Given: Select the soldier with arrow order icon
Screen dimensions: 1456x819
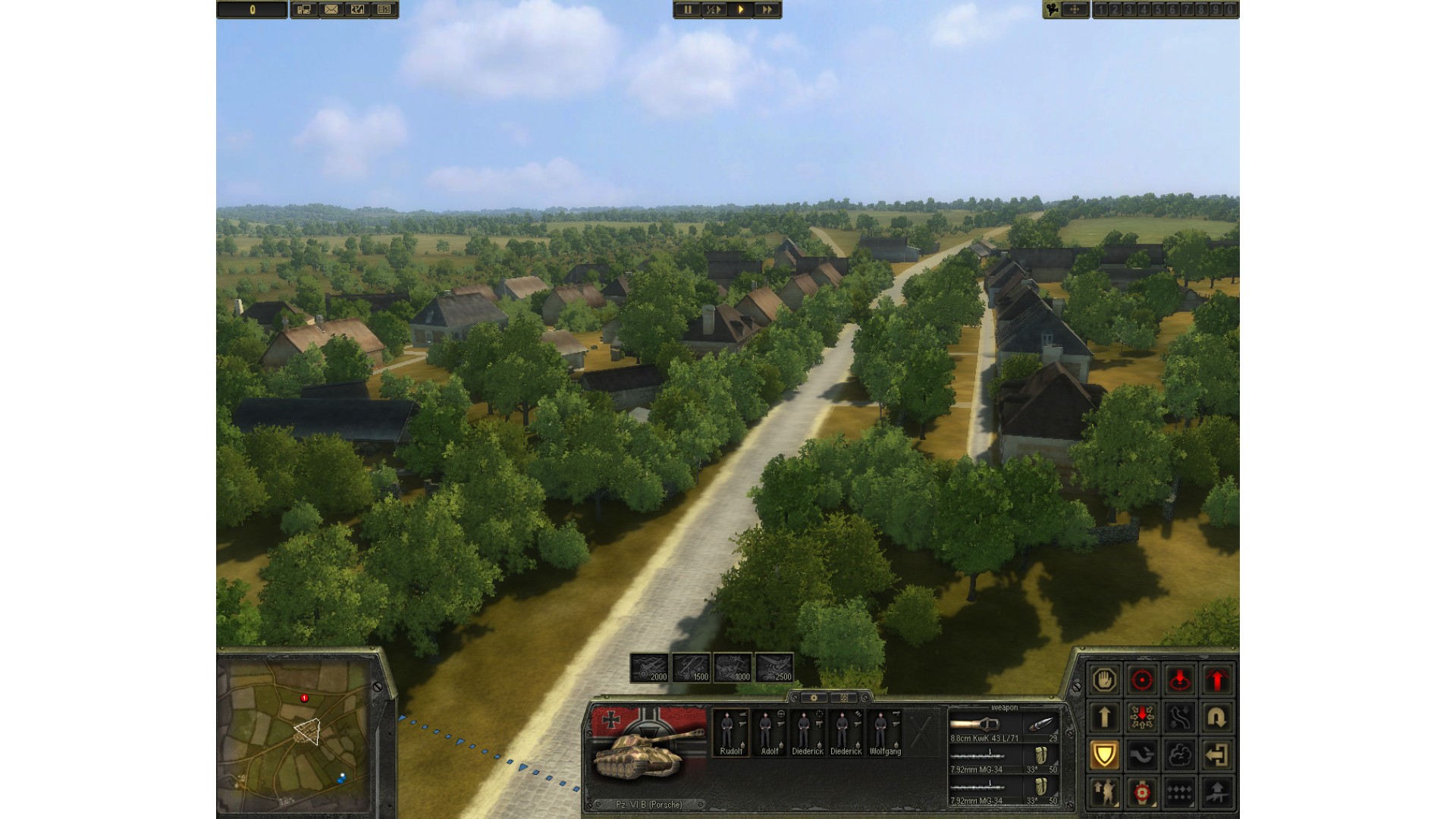Looking at the screenshot, I should [x=1104, y=792].
